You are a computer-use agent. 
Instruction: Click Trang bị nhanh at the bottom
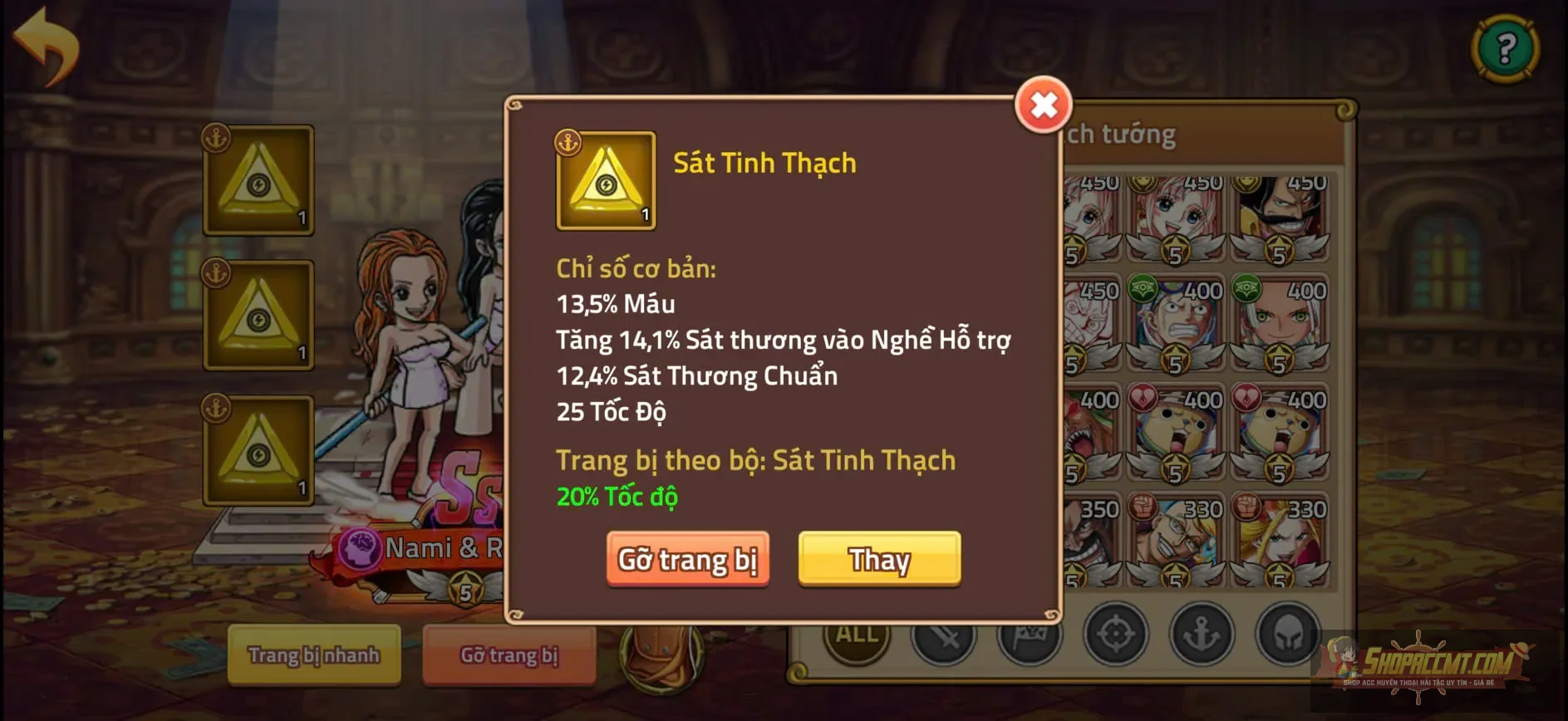tap(314, 655)
